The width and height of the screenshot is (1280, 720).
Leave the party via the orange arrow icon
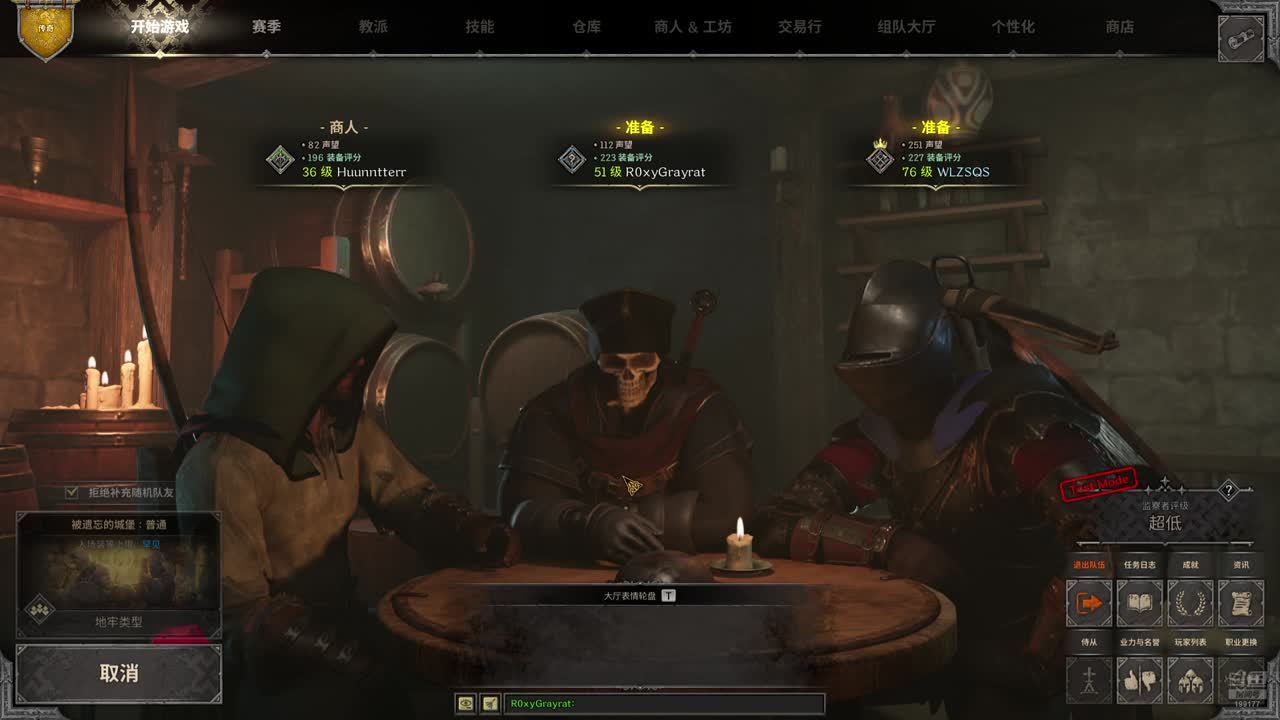coord(1089,603)
